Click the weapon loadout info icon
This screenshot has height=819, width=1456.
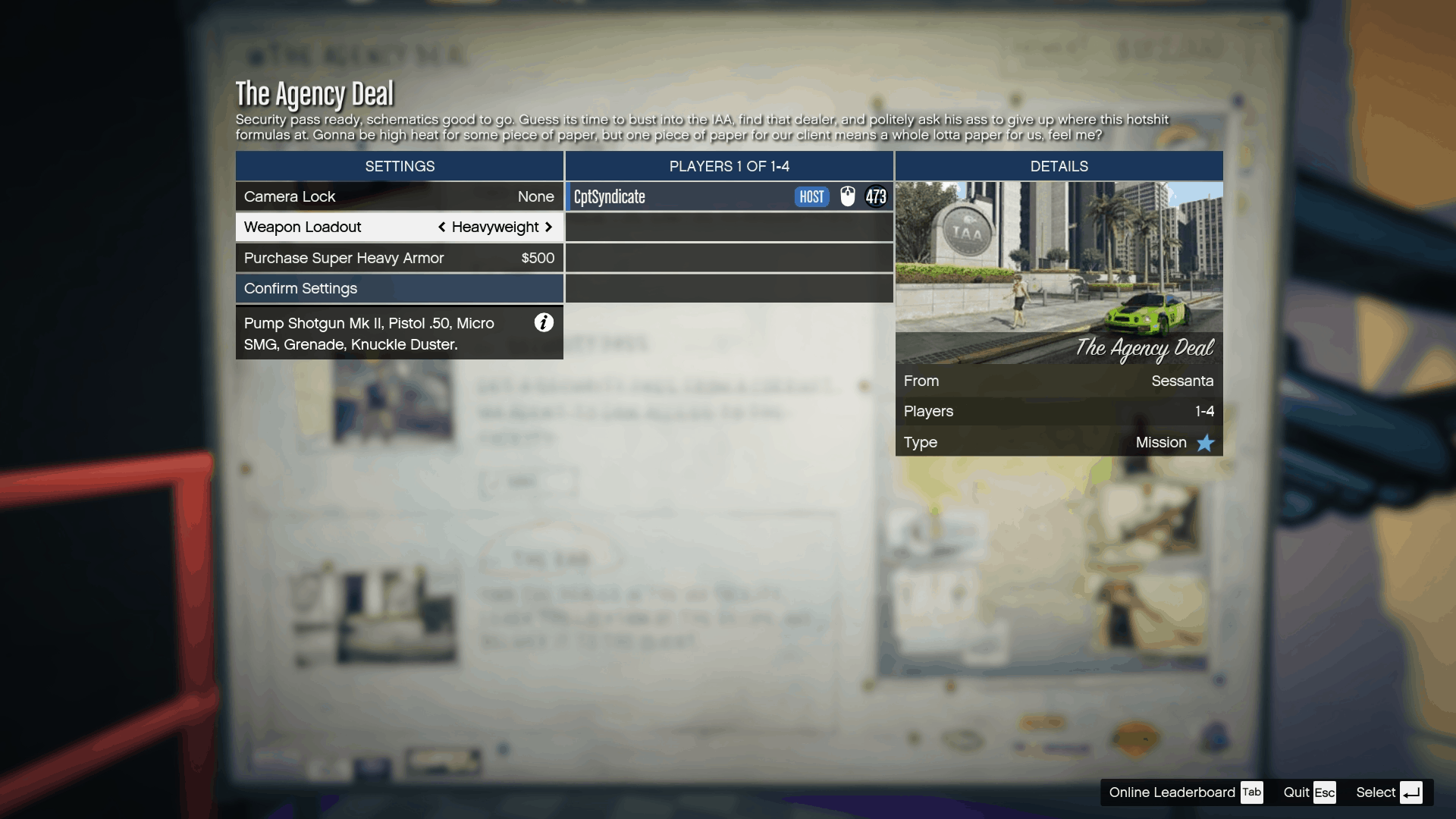click(x=544, y=323)
